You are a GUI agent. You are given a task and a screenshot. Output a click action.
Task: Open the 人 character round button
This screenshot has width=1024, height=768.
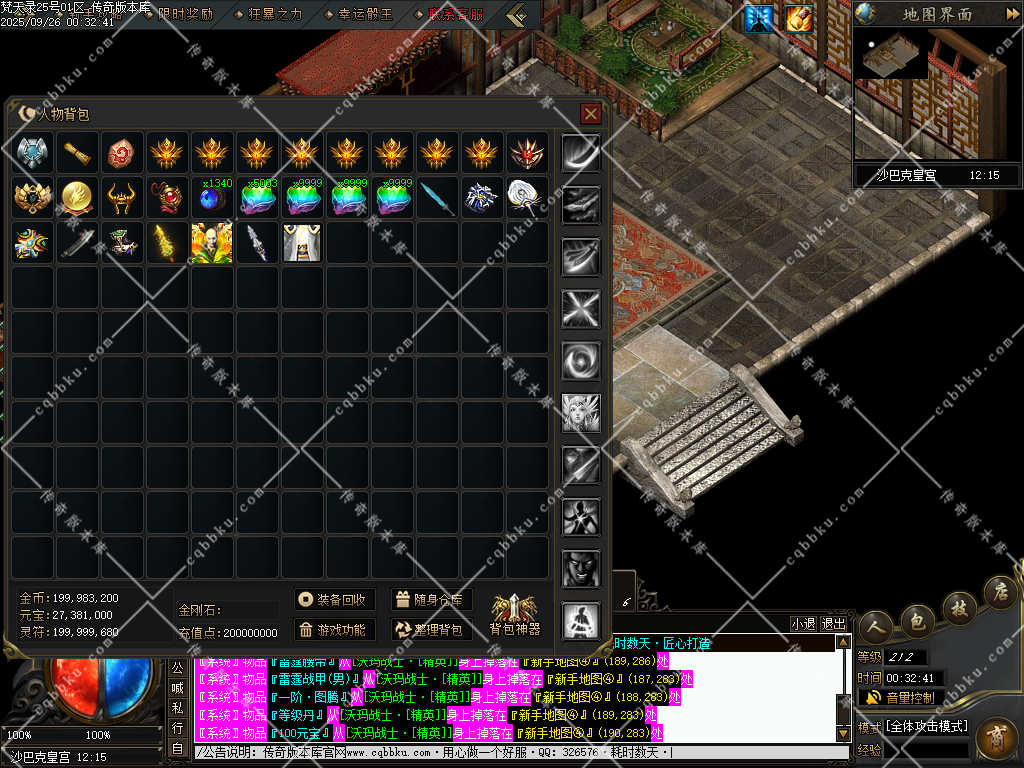click(x=874, y=626)
